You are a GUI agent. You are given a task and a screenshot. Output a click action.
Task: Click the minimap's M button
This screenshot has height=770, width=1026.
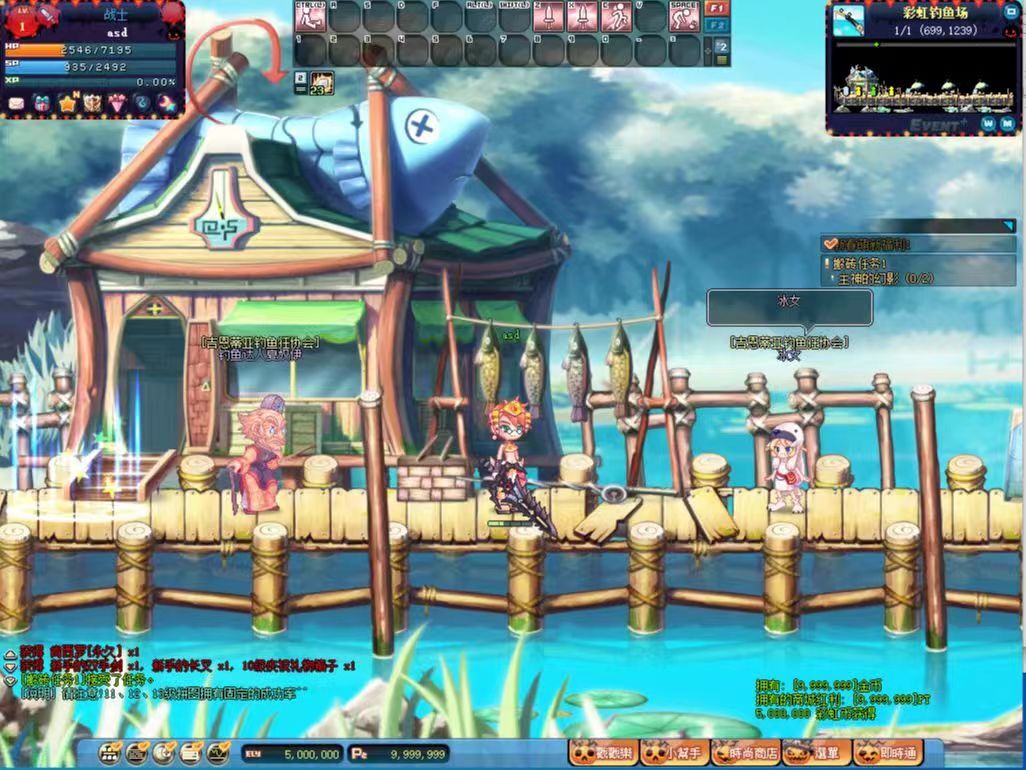[x=1007, y=124]
